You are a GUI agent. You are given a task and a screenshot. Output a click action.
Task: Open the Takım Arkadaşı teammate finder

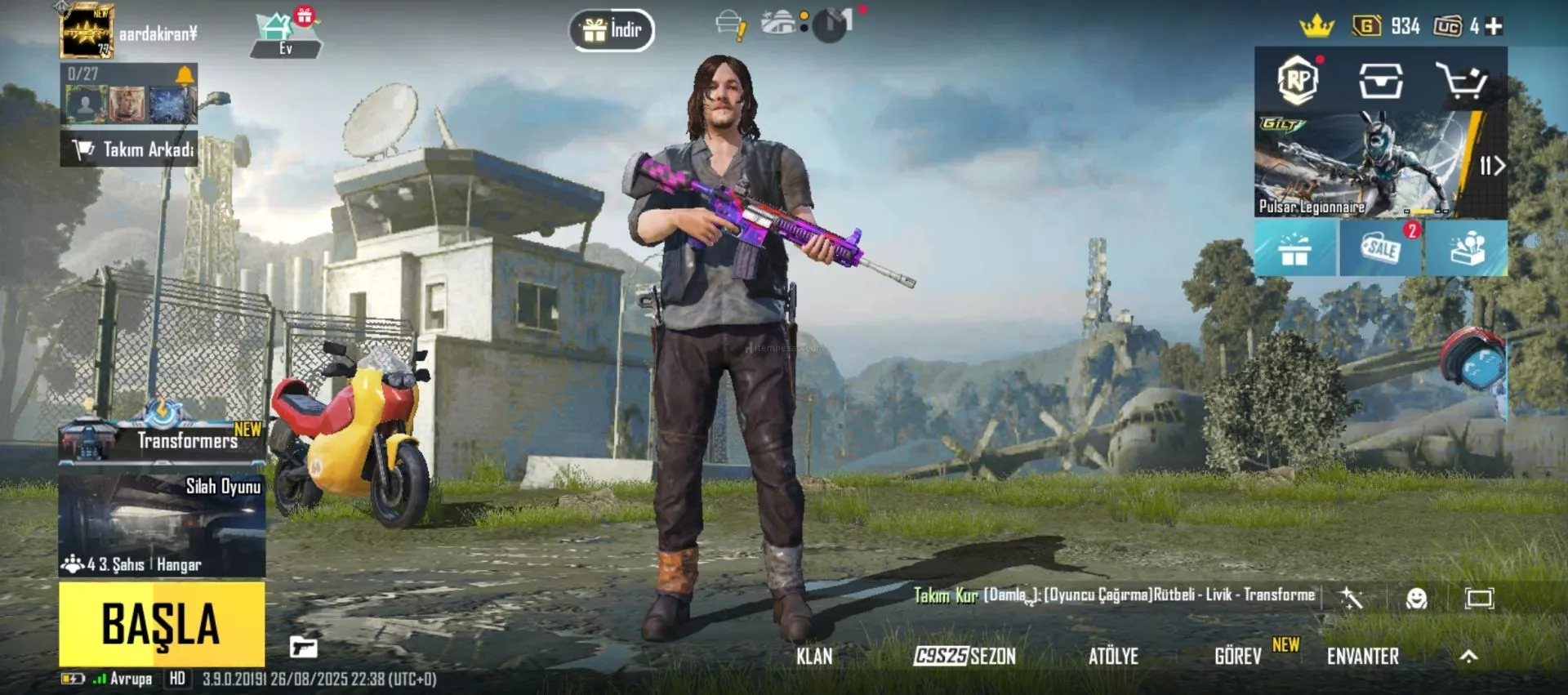(129, 149)
